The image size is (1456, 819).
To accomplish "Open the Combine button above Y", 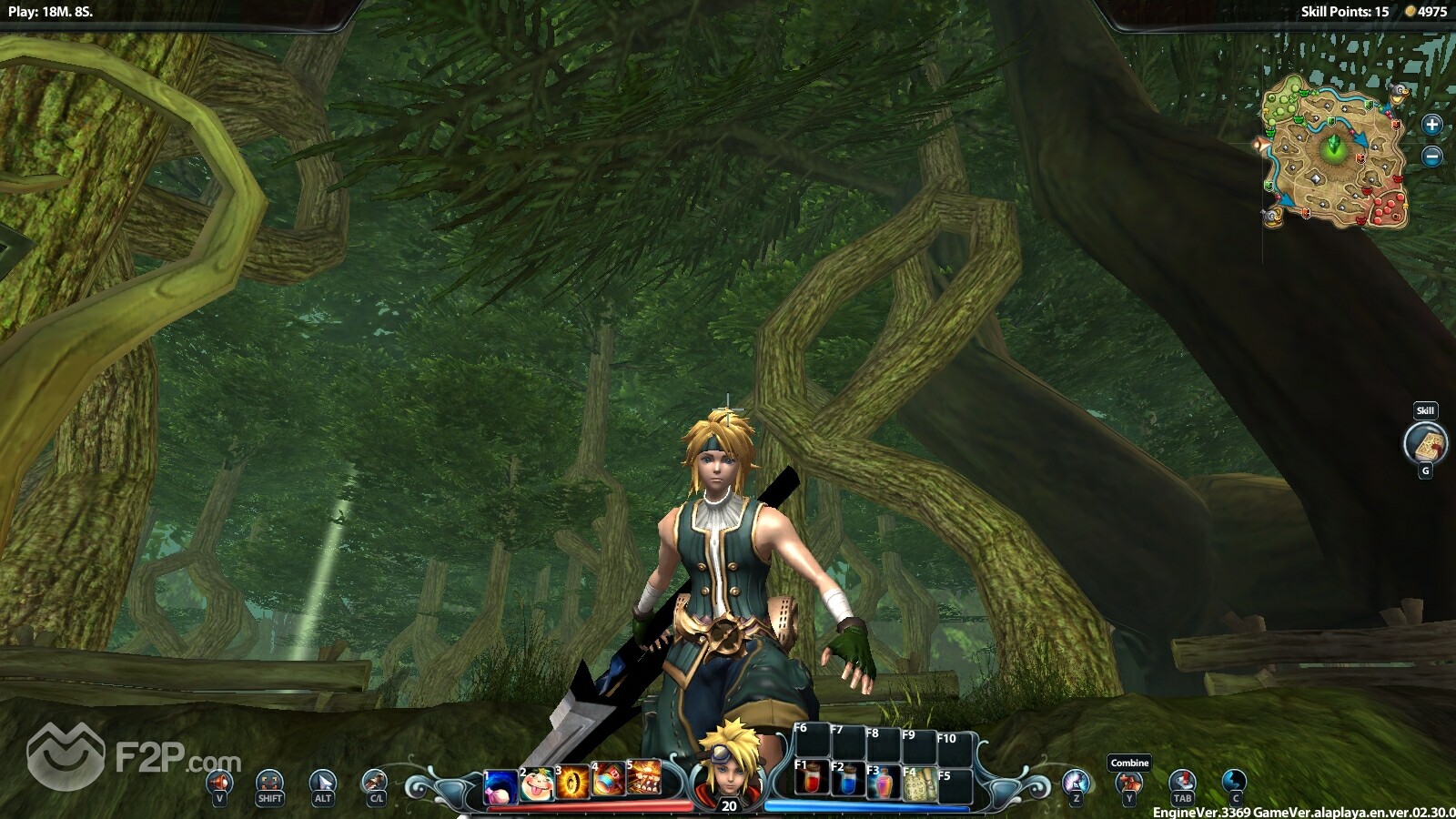I will pos(1129,781).
